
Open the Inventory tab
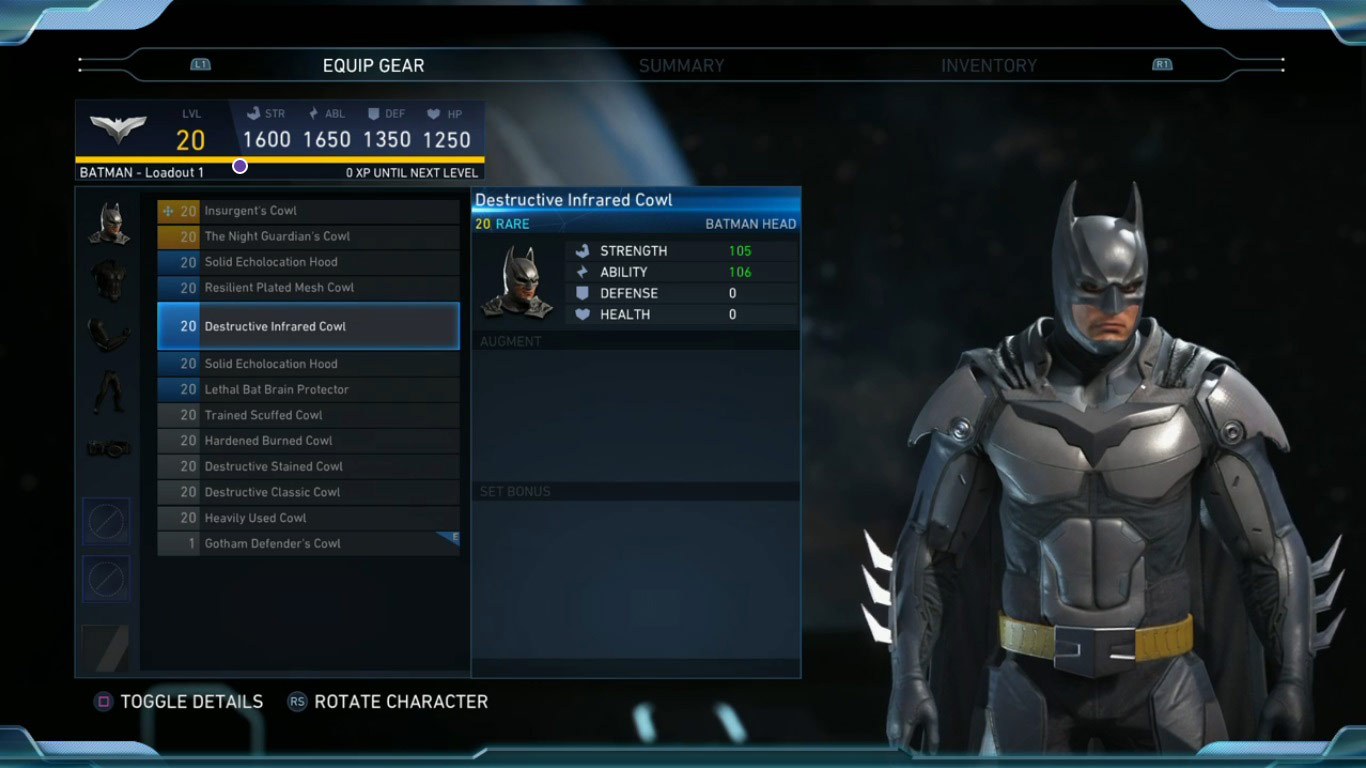click(x=988, y=66)
